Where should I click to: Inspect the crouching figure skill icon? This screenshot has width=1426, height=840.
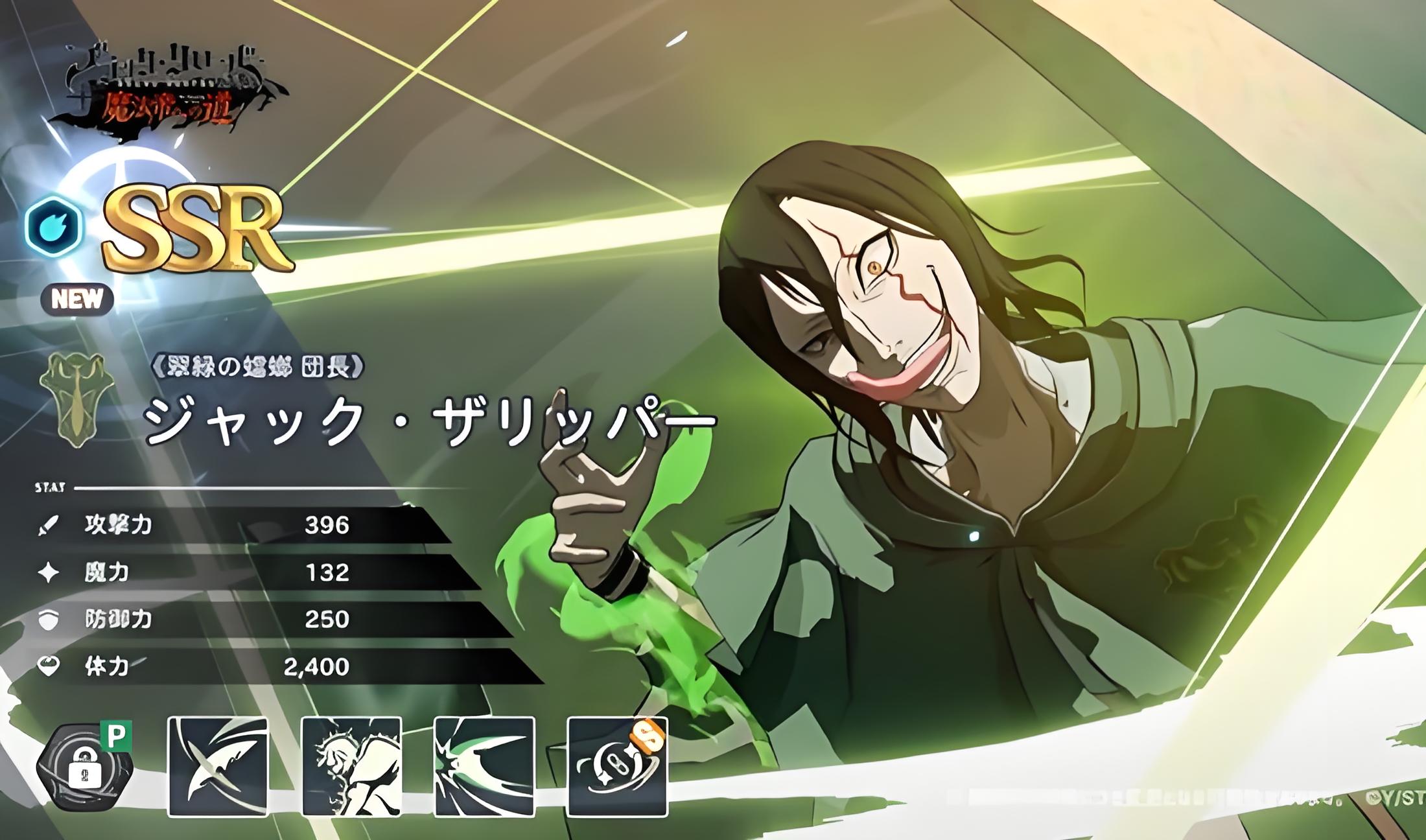coord(351,766)
